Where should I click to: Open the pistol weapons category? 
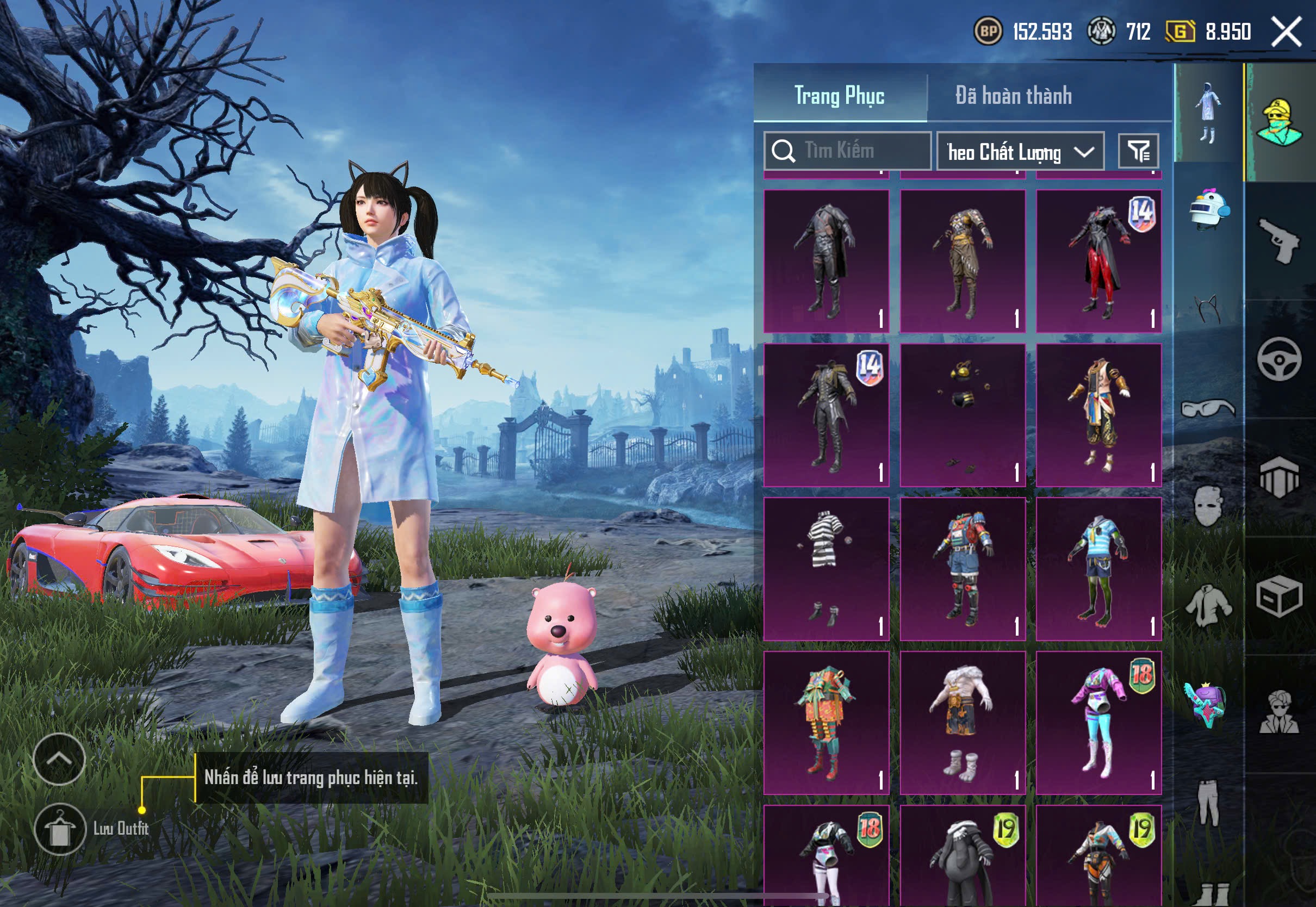click(1279, 241)
